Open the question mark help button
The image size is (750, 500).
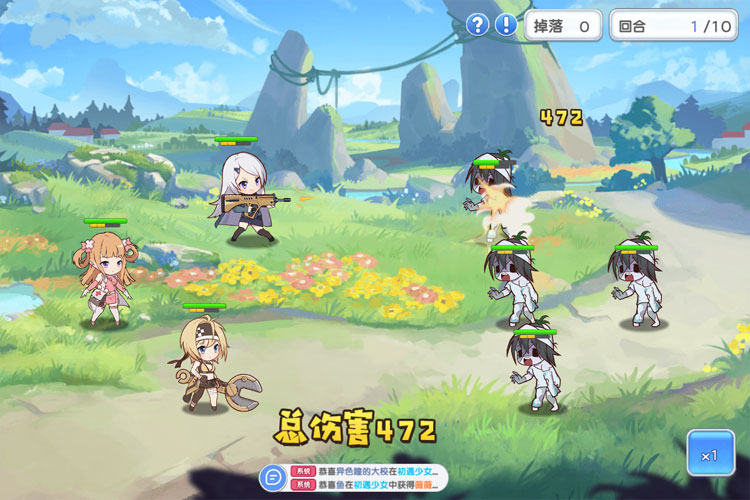click(x=479, y=25)
